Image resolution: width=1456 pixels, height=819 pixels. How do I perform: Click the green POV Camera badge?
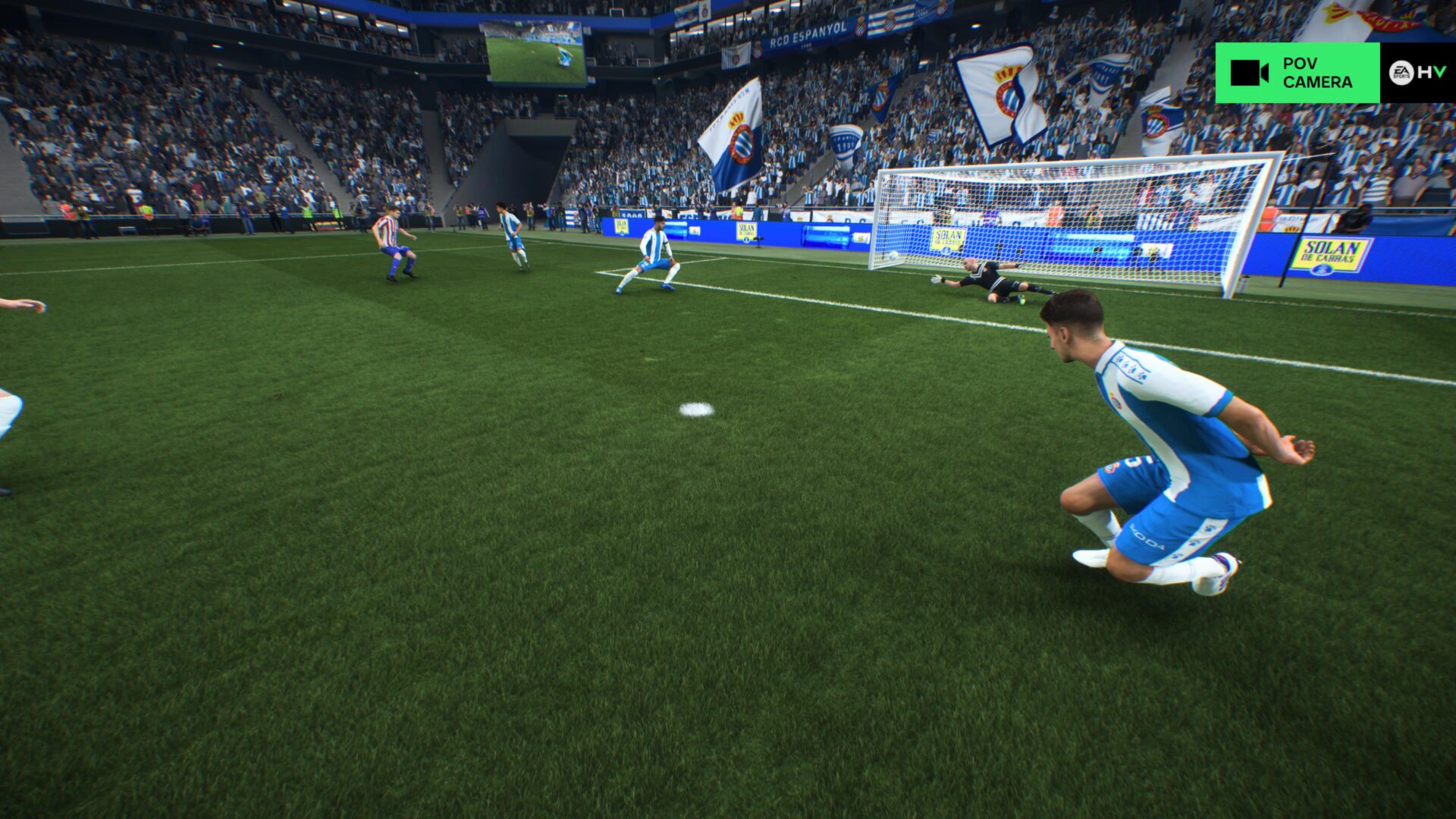point(1297,73)
